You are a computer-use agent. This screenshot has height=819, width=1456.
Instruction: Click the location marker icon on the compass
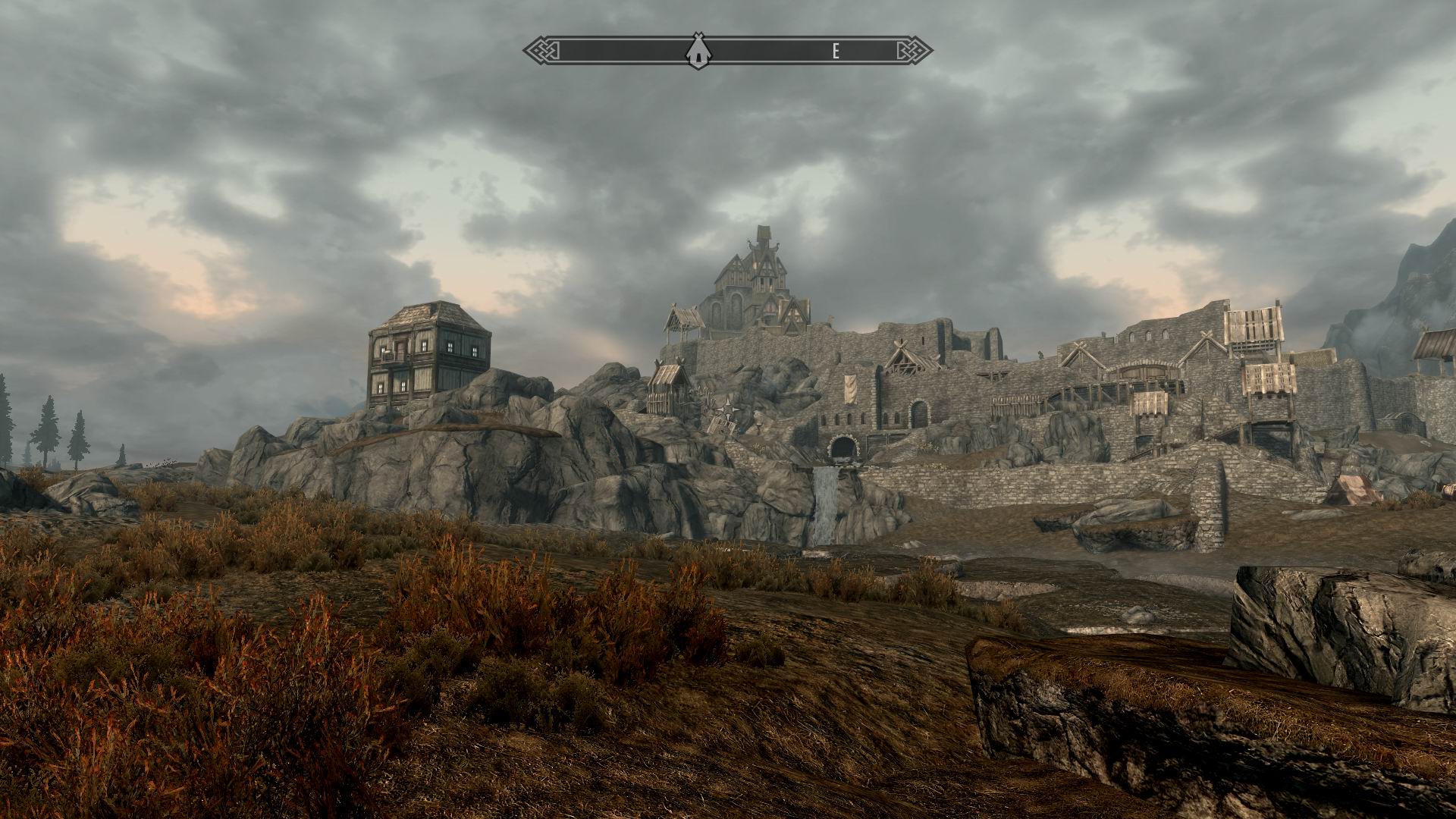click(x=695, y=51)
